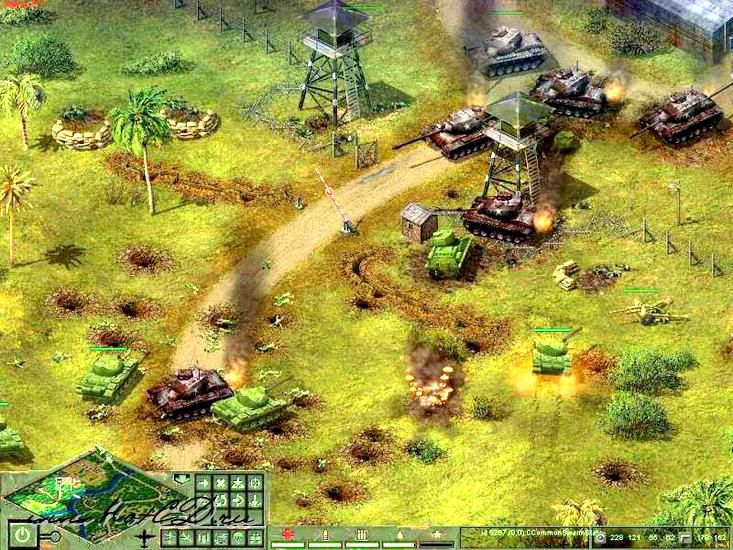Screen dimensions: 733x550
Task: Choose the X-shaped stop command
Action: pos(220,484)
